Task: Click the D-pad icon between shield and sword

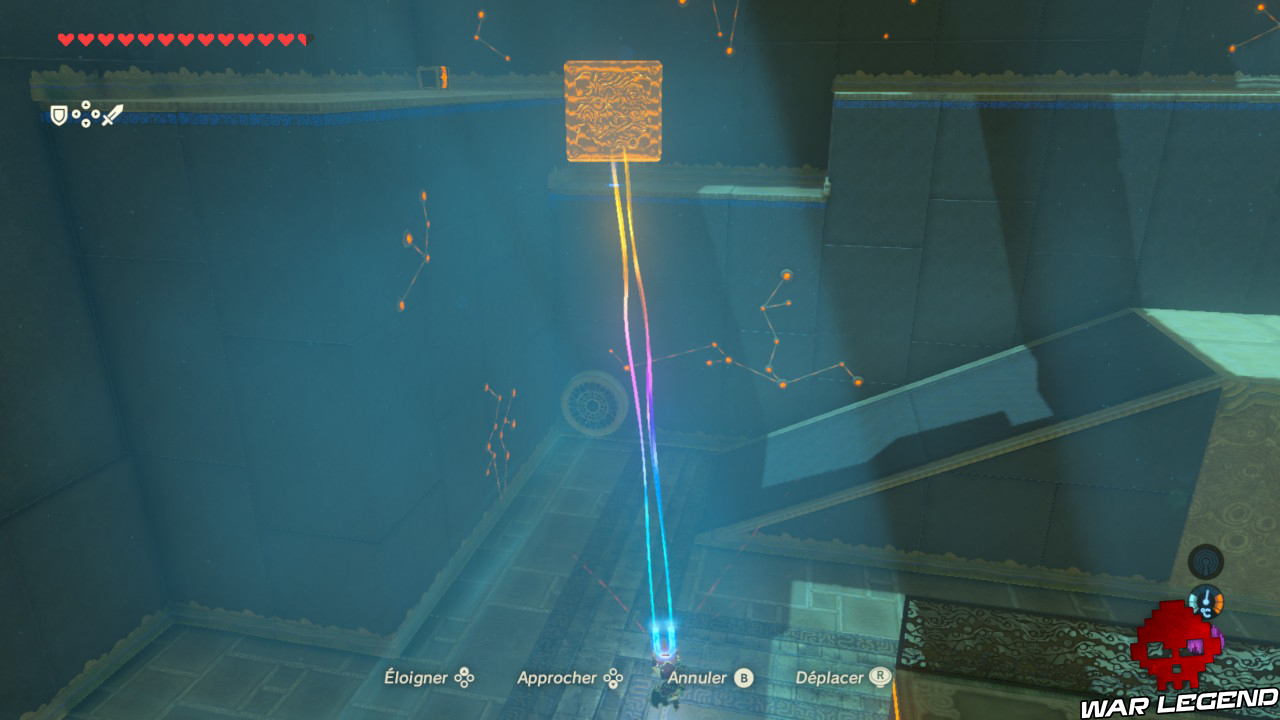Action: pyautogui.click(x=85, y=113)
